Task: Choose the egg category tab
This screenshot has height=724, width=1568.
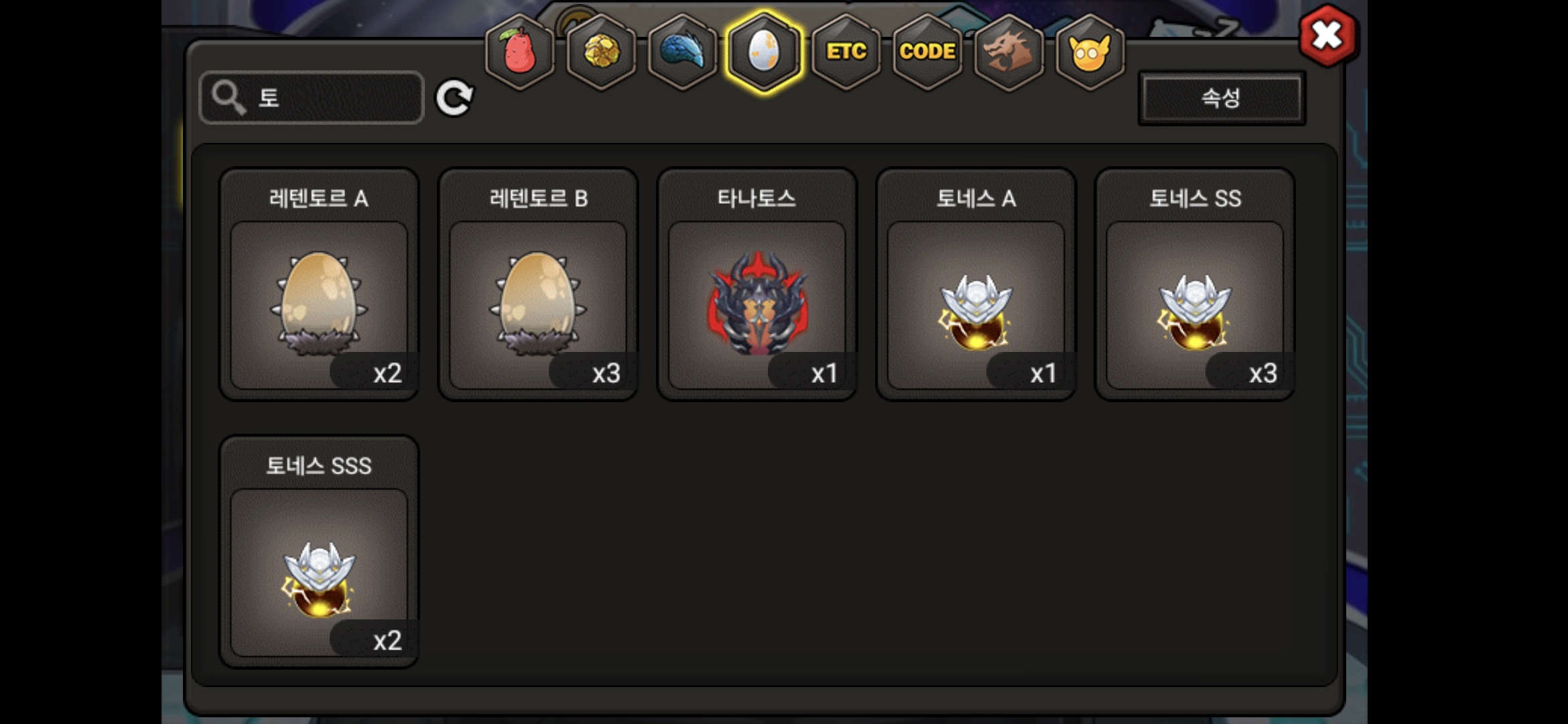Action: (764, 52)
